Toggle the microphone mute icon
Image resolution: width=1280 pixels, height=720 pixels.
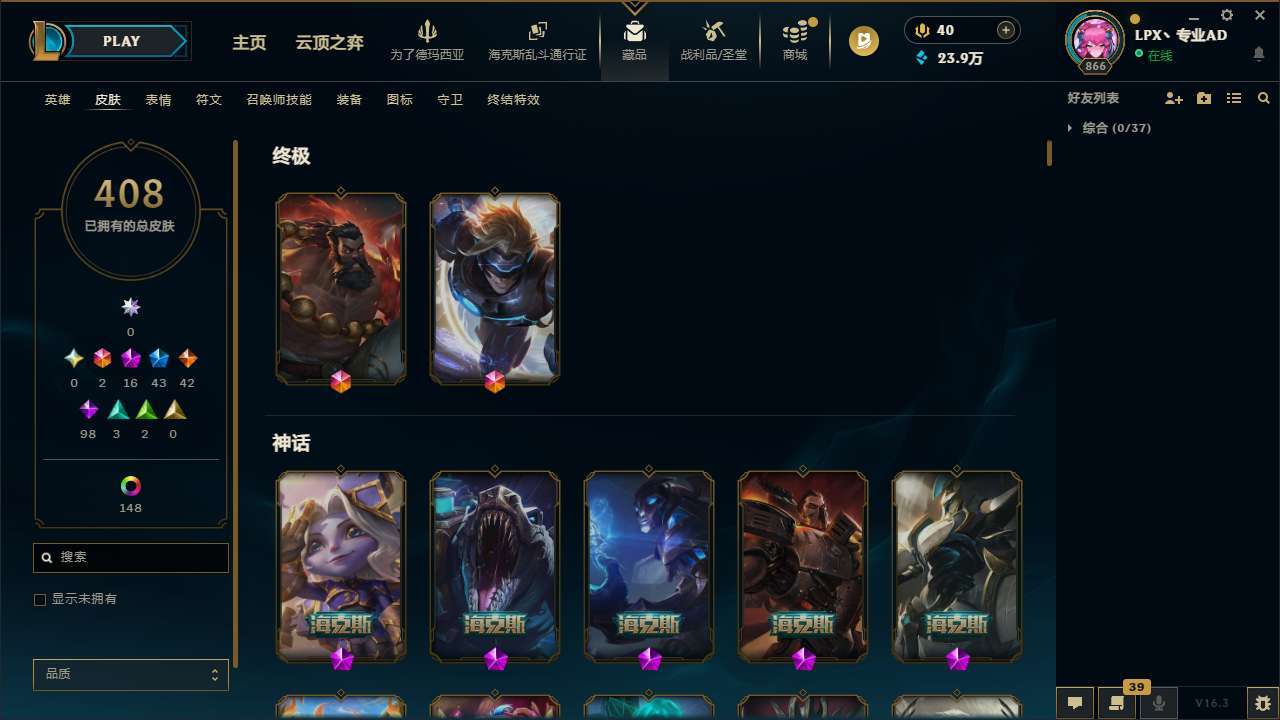tap(1159, 702)
